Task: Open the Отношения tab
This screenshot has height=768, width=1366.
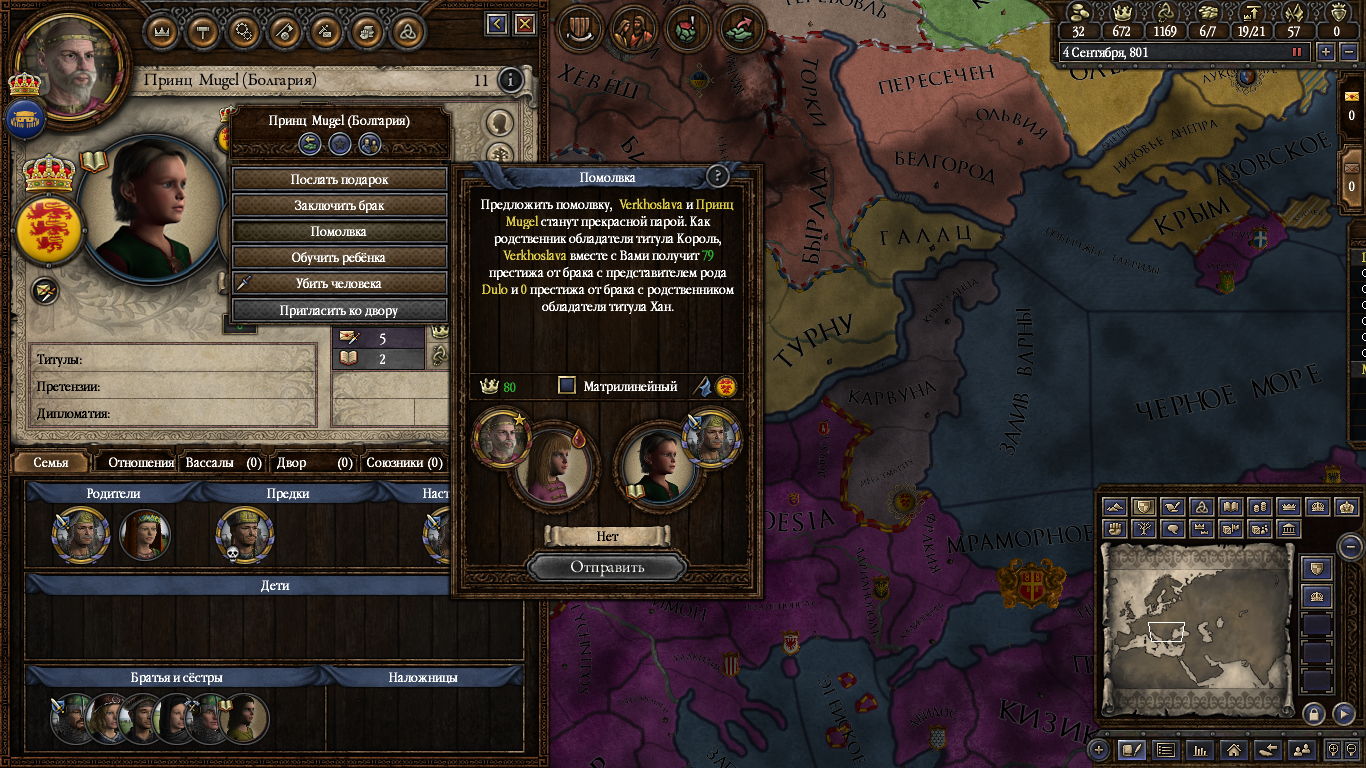Action: point(141,463)
